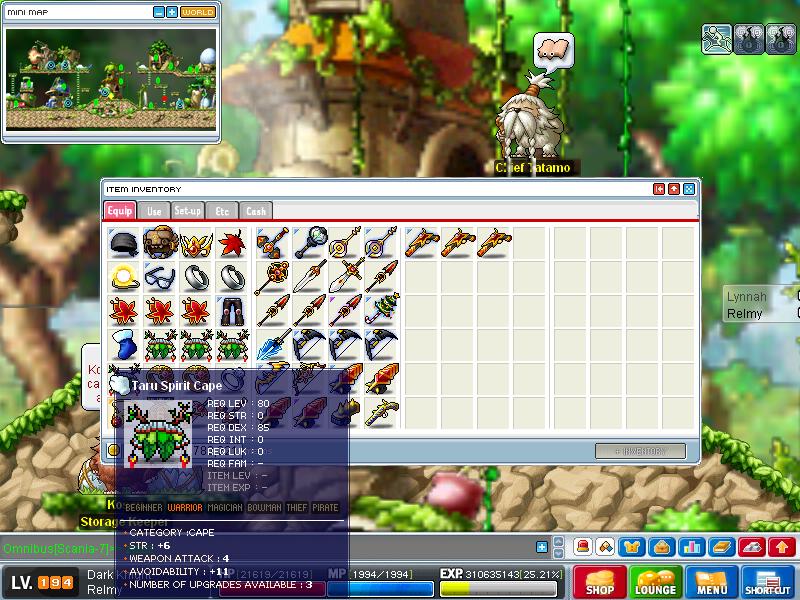Open the World map from the minimap
Viewport: 800px width, 600px height.
coord(198,12)
